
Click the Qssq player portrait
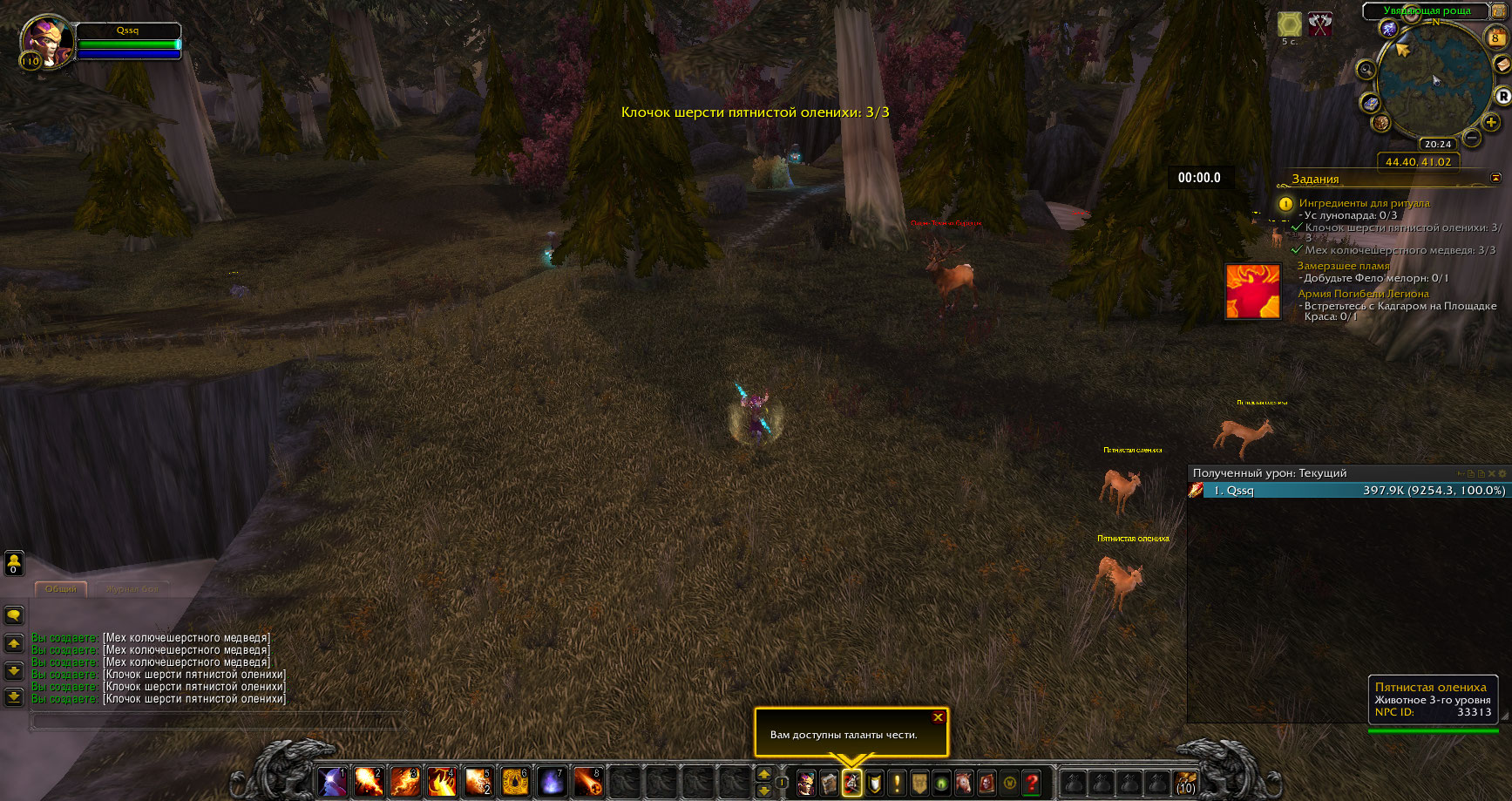point(45,41)
